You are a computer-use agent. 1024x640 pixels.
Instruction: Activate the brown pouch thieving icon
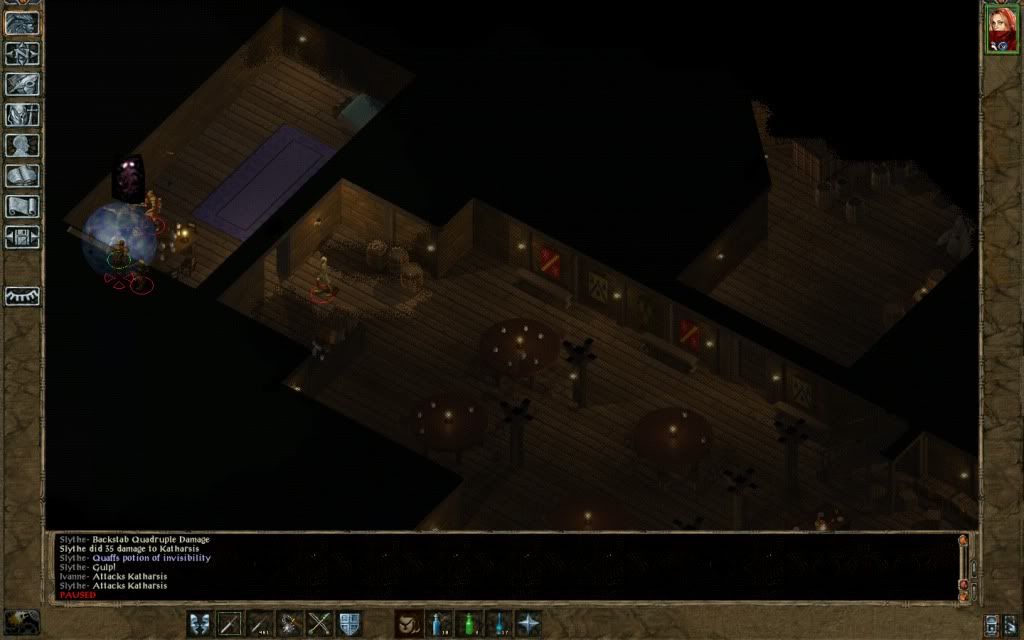(x=408, y=624)
